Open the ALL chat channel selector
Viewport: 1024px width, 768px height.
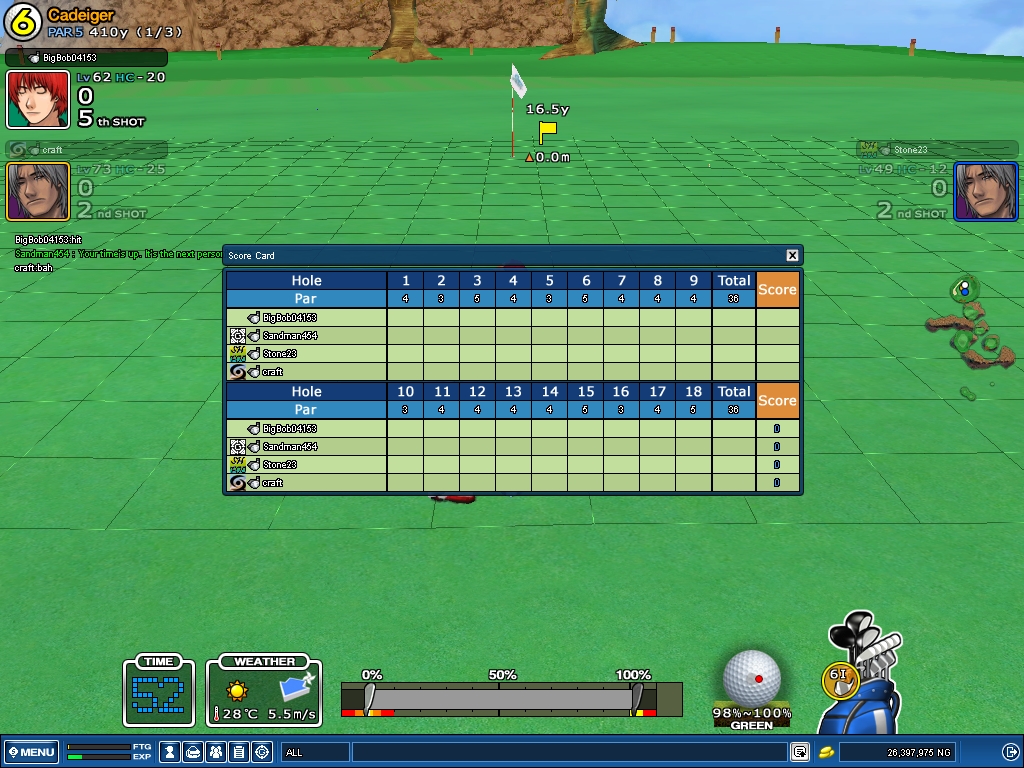(316, 752)
